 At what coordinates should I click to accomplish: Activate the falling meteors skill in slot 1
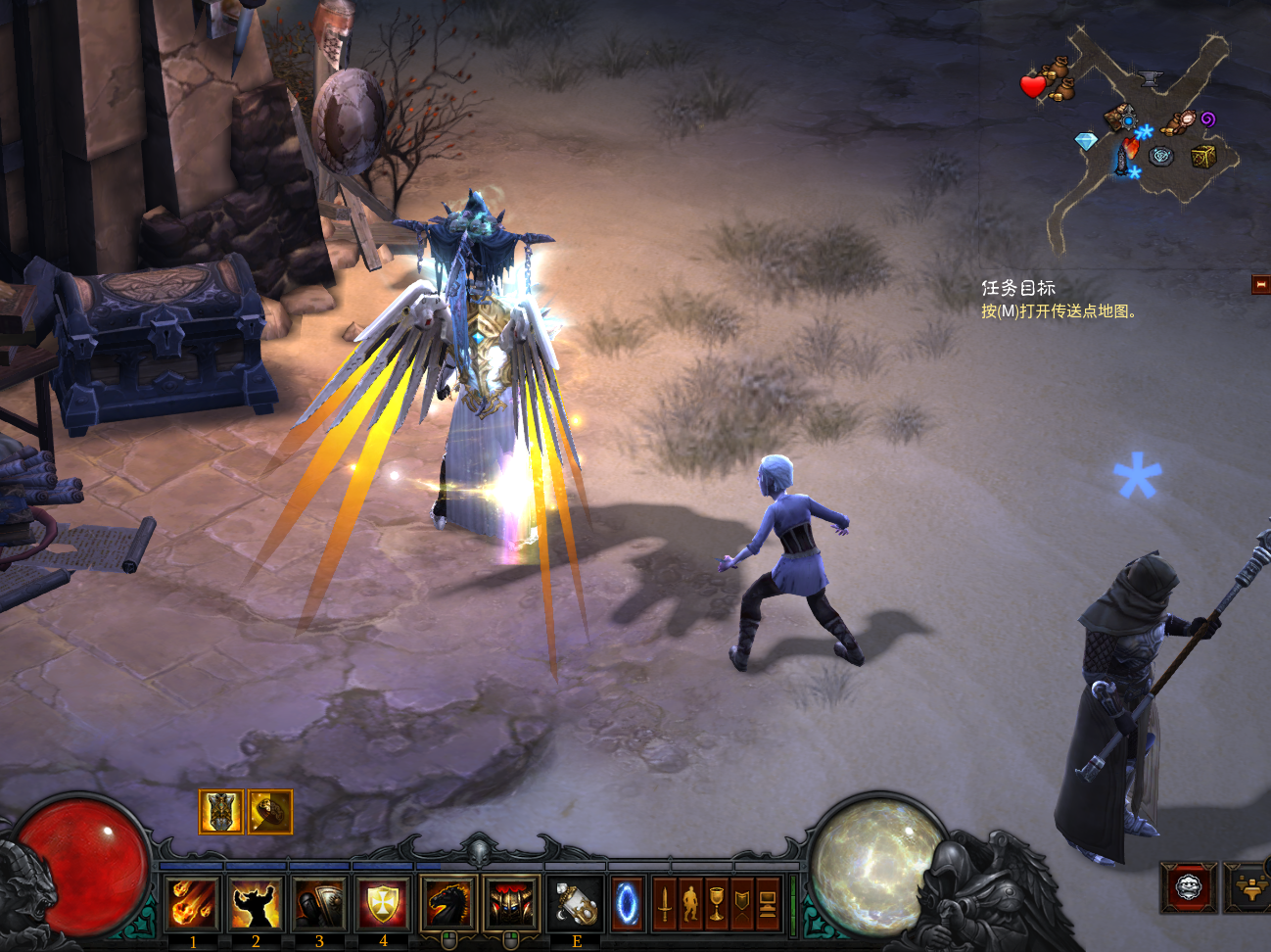[193, 903]
